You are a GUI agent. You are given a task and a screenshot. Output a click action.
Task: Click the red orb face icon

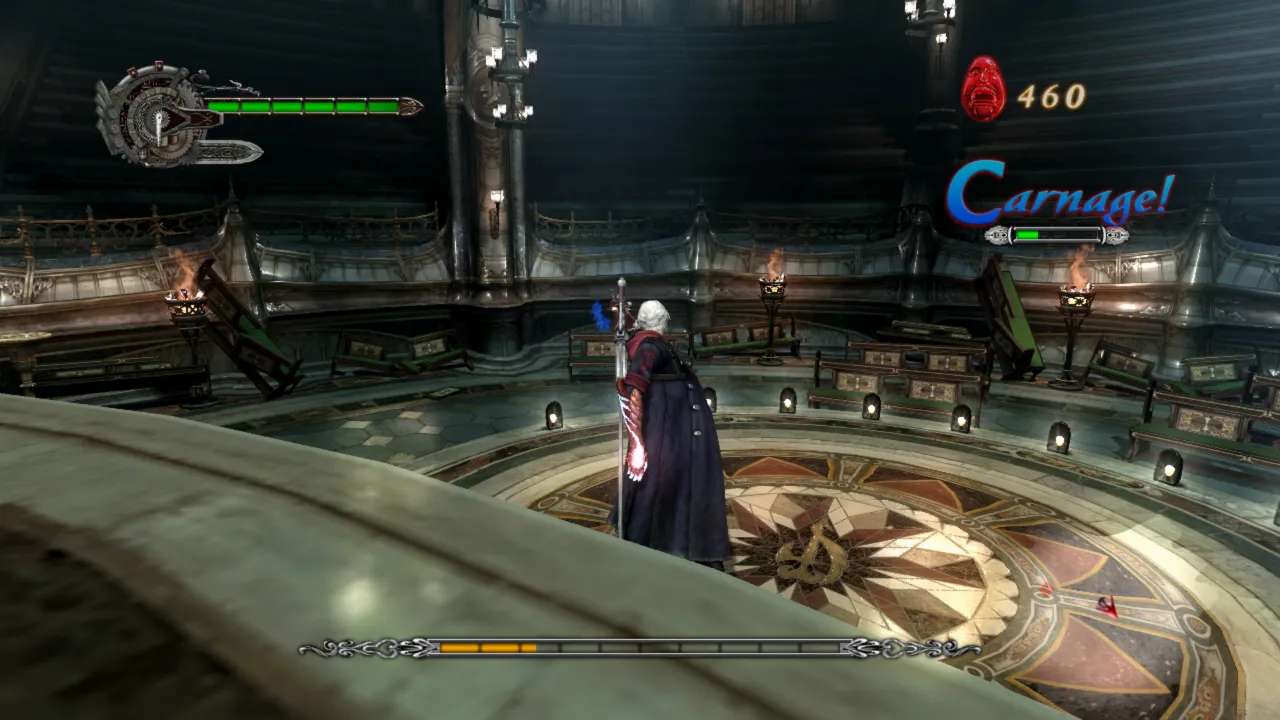click(983, 89)
